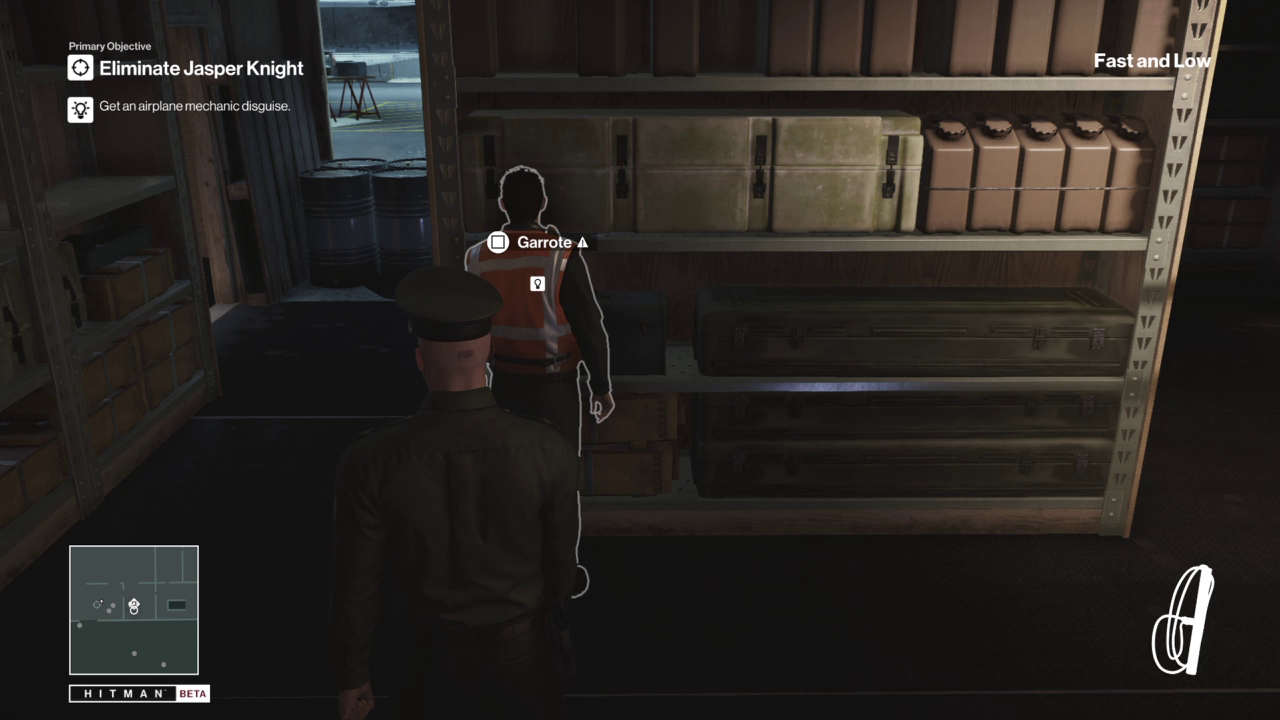
Task: Select the equipped garrote wire icon
Action: pos(1183,621)
